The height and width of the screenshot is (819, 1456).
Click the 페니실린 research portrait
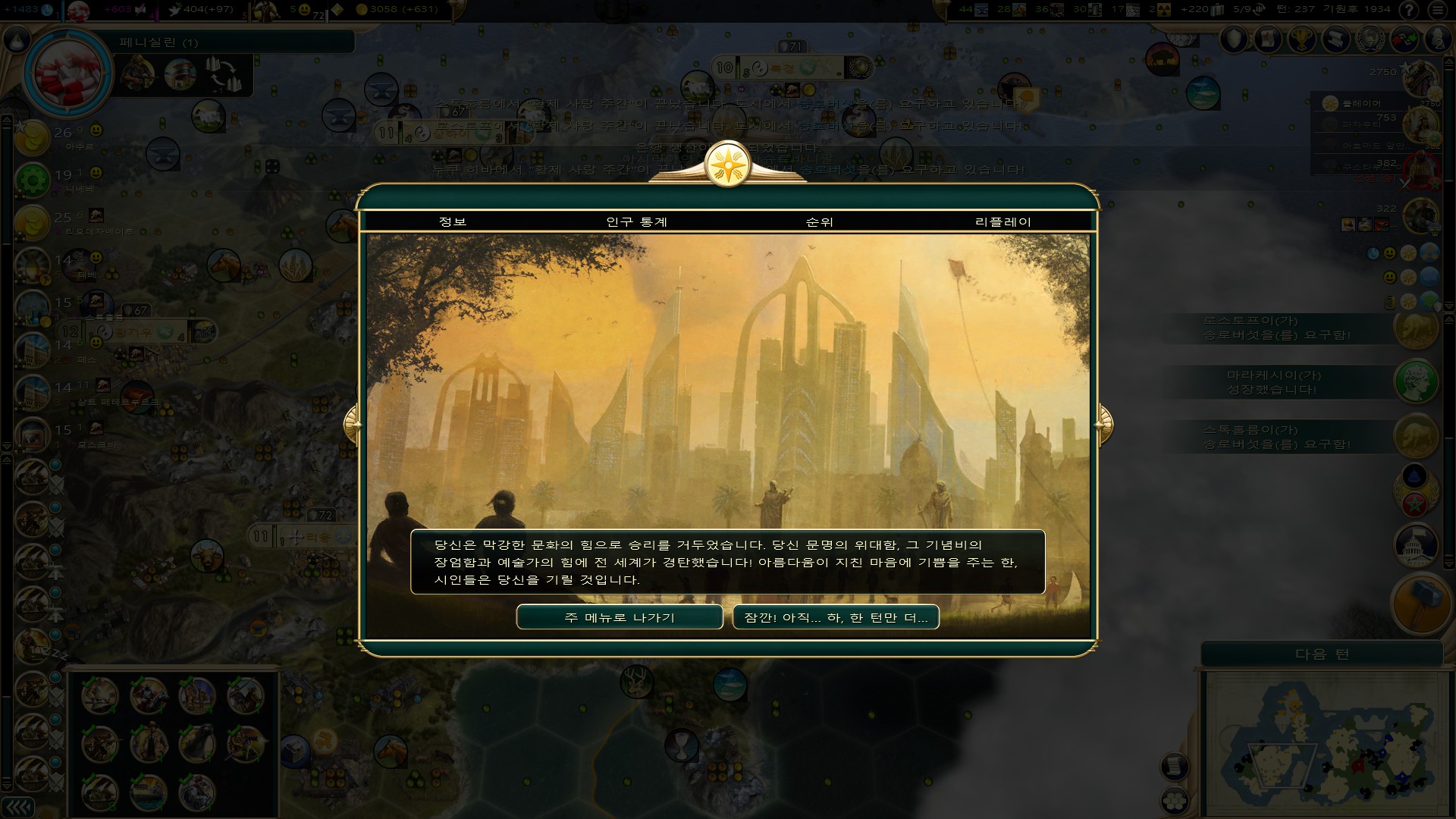pyautogui.click(x=68, y=74)
